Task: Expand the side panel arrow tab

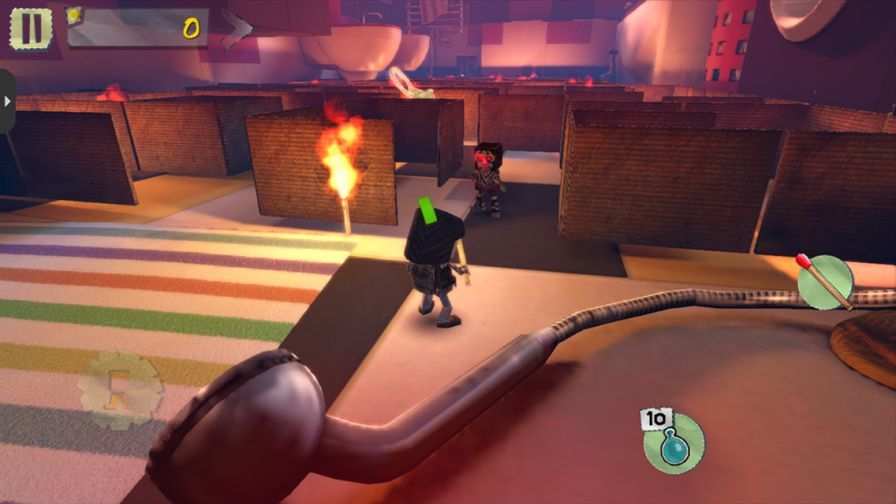Action: coord(7,101)
